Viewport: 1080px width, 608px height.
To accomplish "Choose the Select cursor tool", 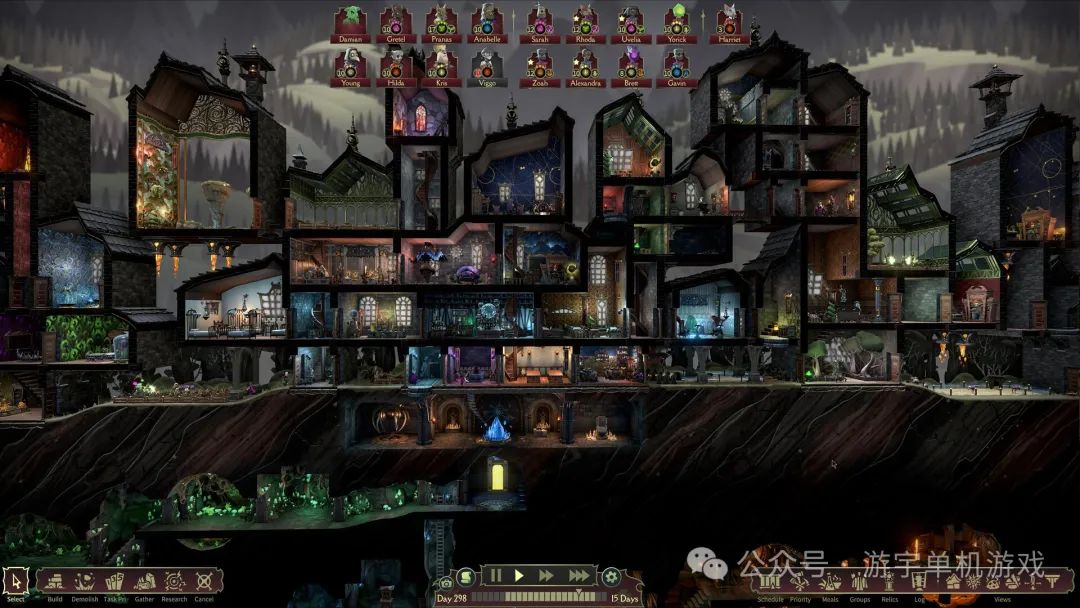I will point(15,581).
